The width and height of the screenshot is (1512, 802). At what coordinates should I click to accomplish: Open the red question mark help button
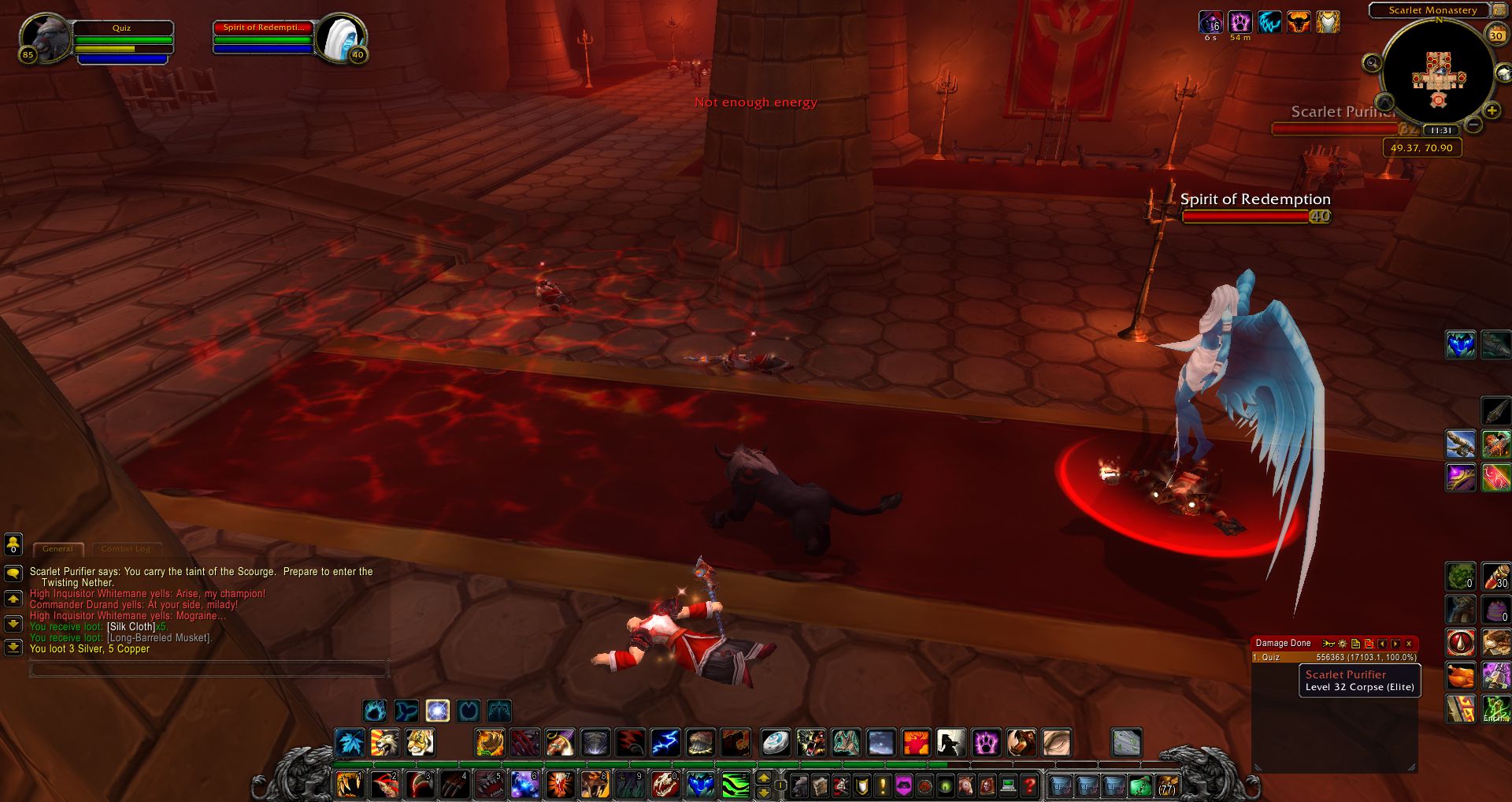tap(1029, 785)
